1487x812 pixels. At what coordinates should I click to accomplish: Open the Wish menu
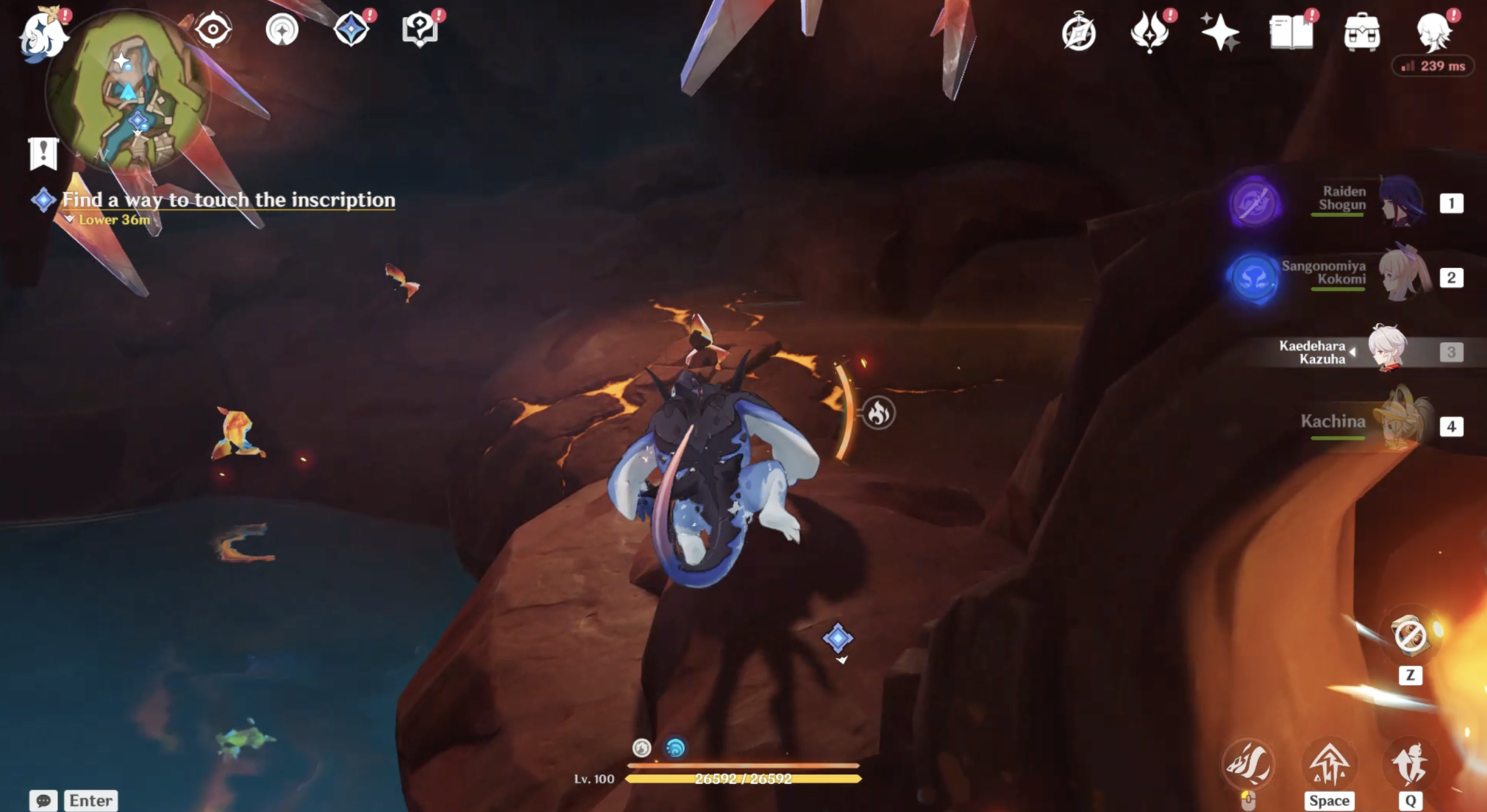(1222, 31)
